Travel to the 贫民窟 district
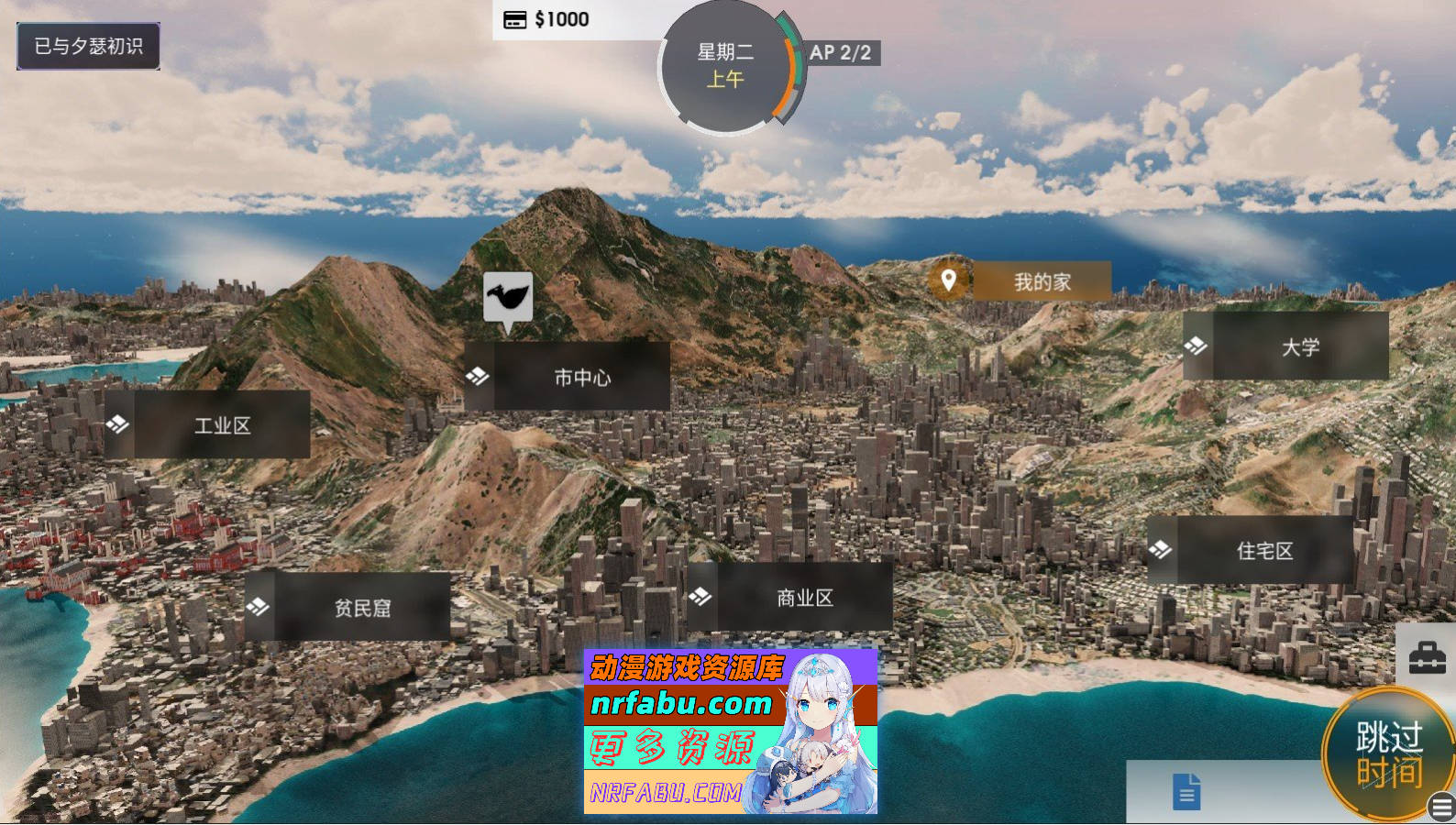This screenshot has height=825, width=1456. 364,607
